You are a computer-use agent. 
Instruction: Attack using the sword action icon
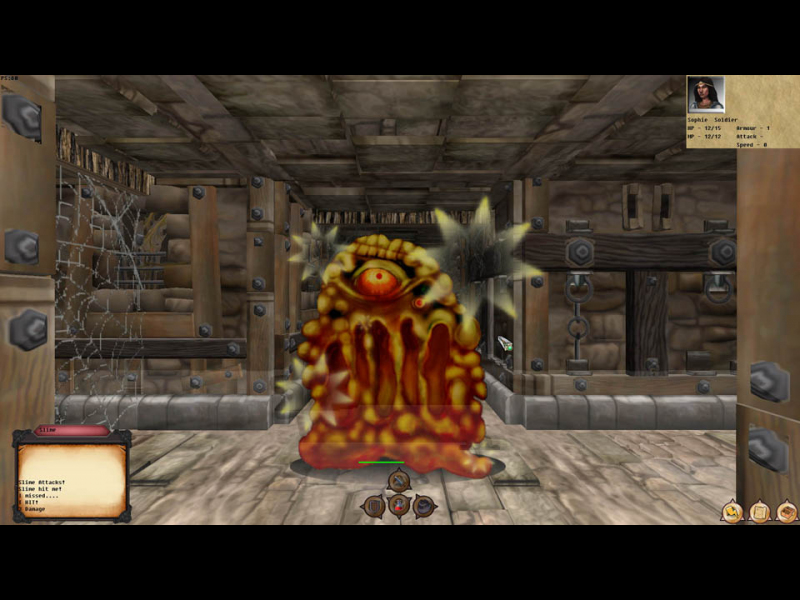[399, 482]
